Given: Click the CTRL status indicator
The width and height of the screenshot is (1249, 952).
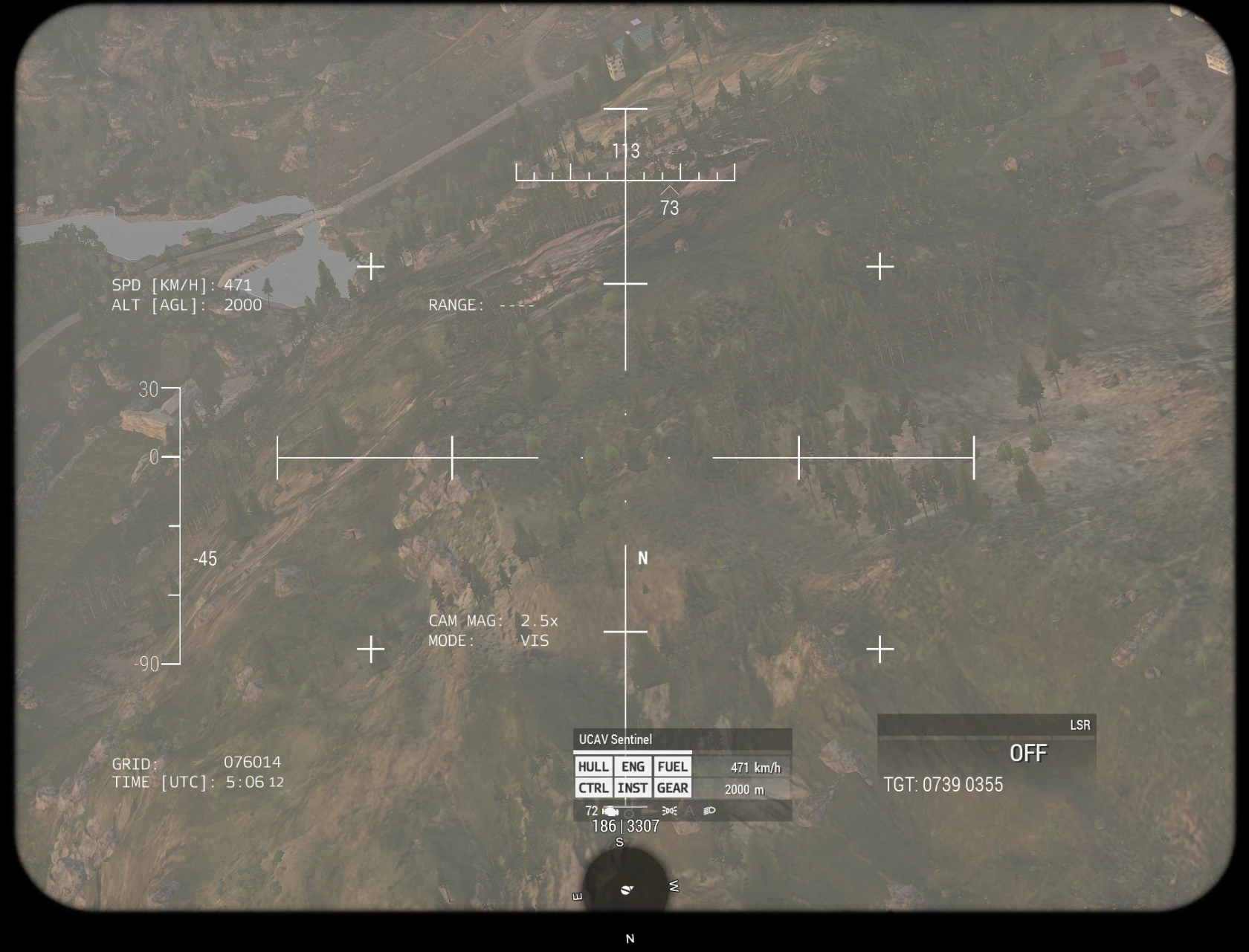Looking at the screenshot, I should pos(595,789).
